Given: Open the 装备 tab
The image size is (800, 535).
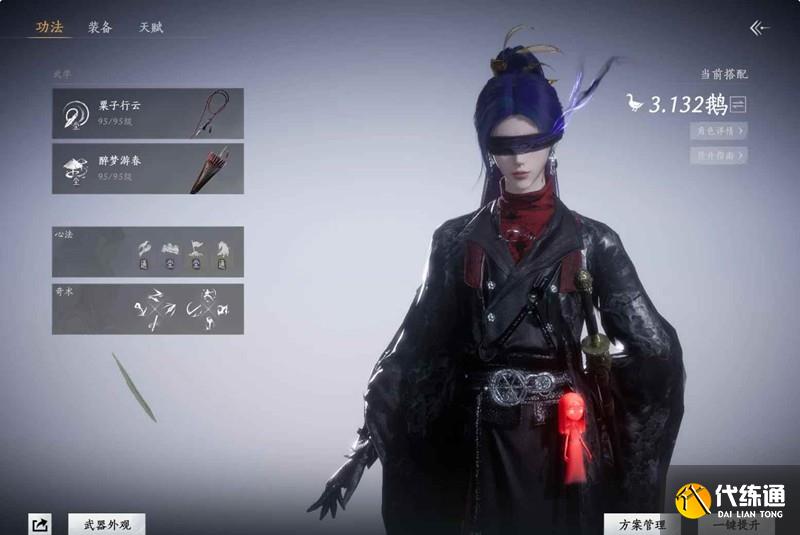Looking at the screenshot, I should (x=100, y=27).
